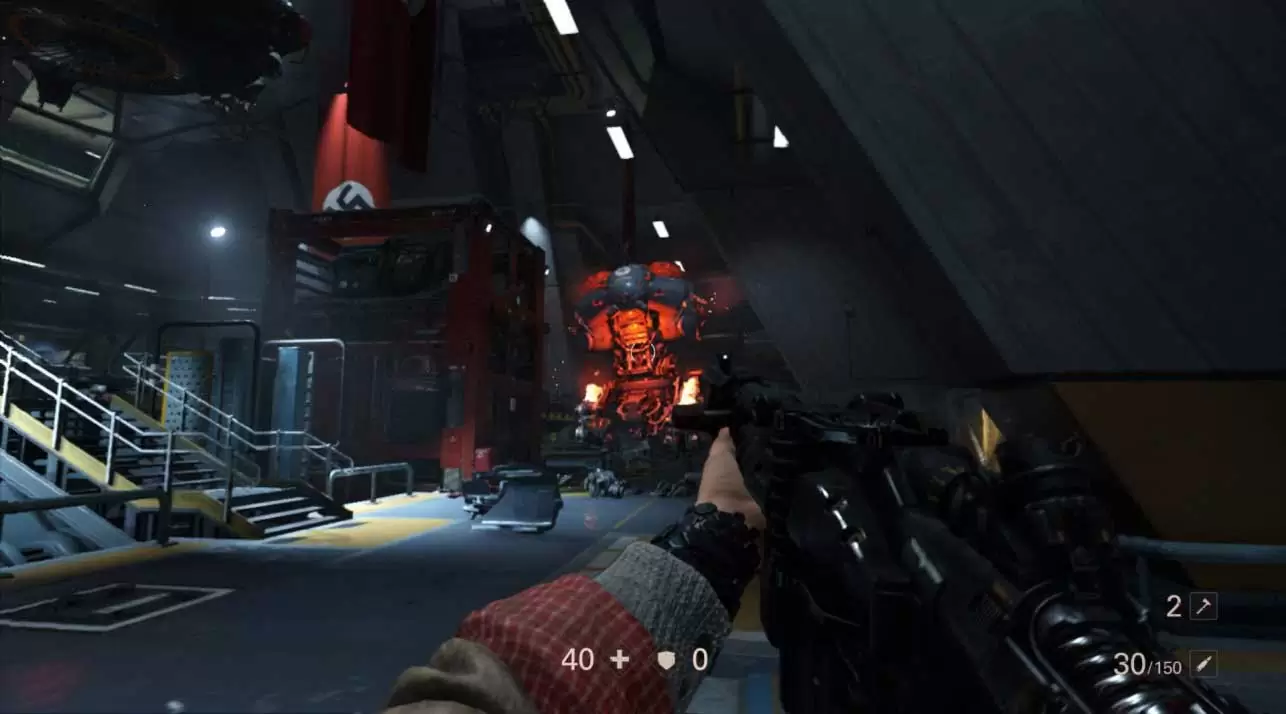
Task: Click the armor shield icon
Action: coord(665,659)
